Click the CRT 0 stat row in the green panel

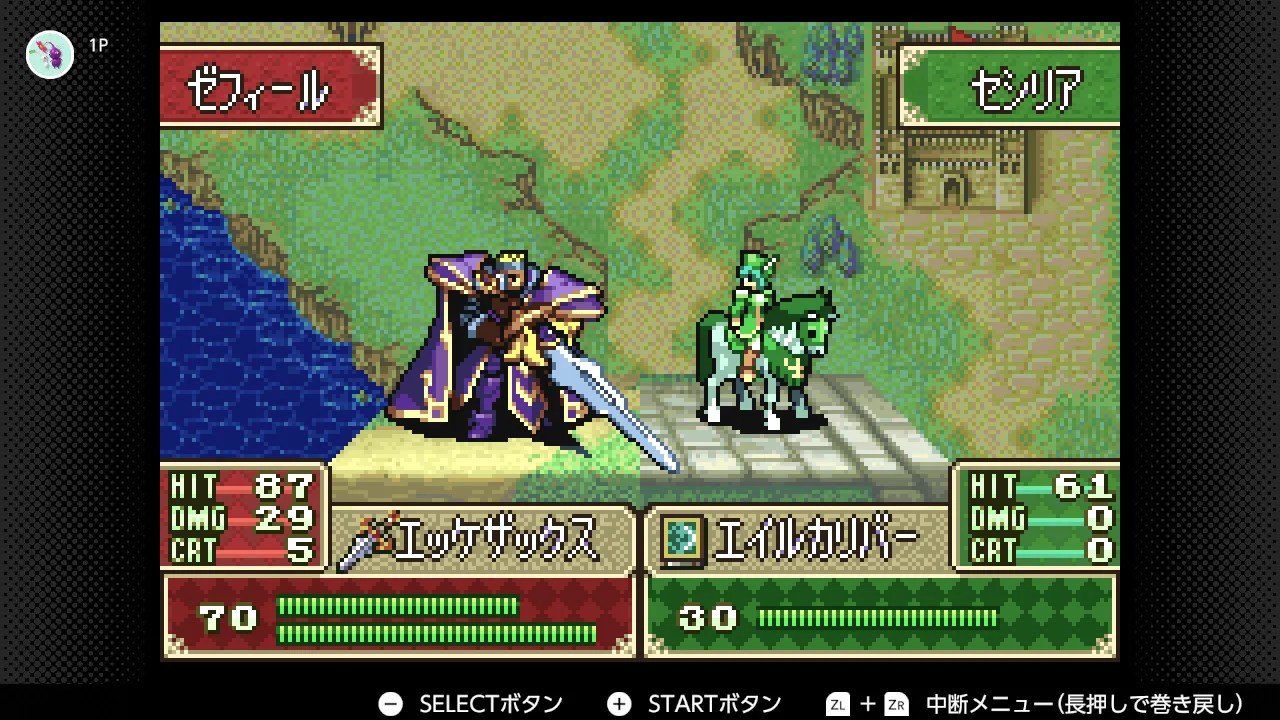1040,548
